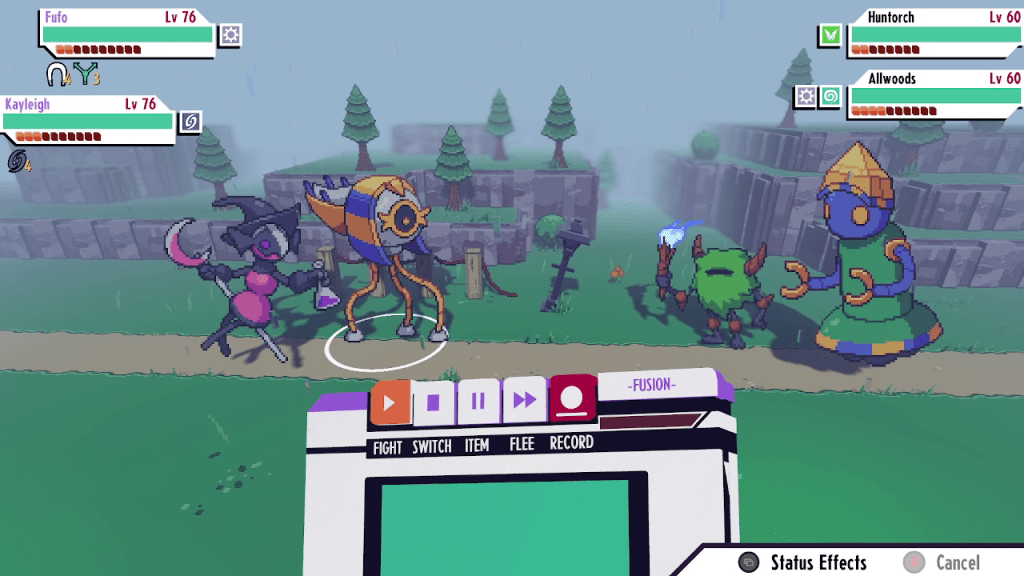1024x576 pixels.
Task: Open the Item pause button
Action: click(x=478, y=402)
